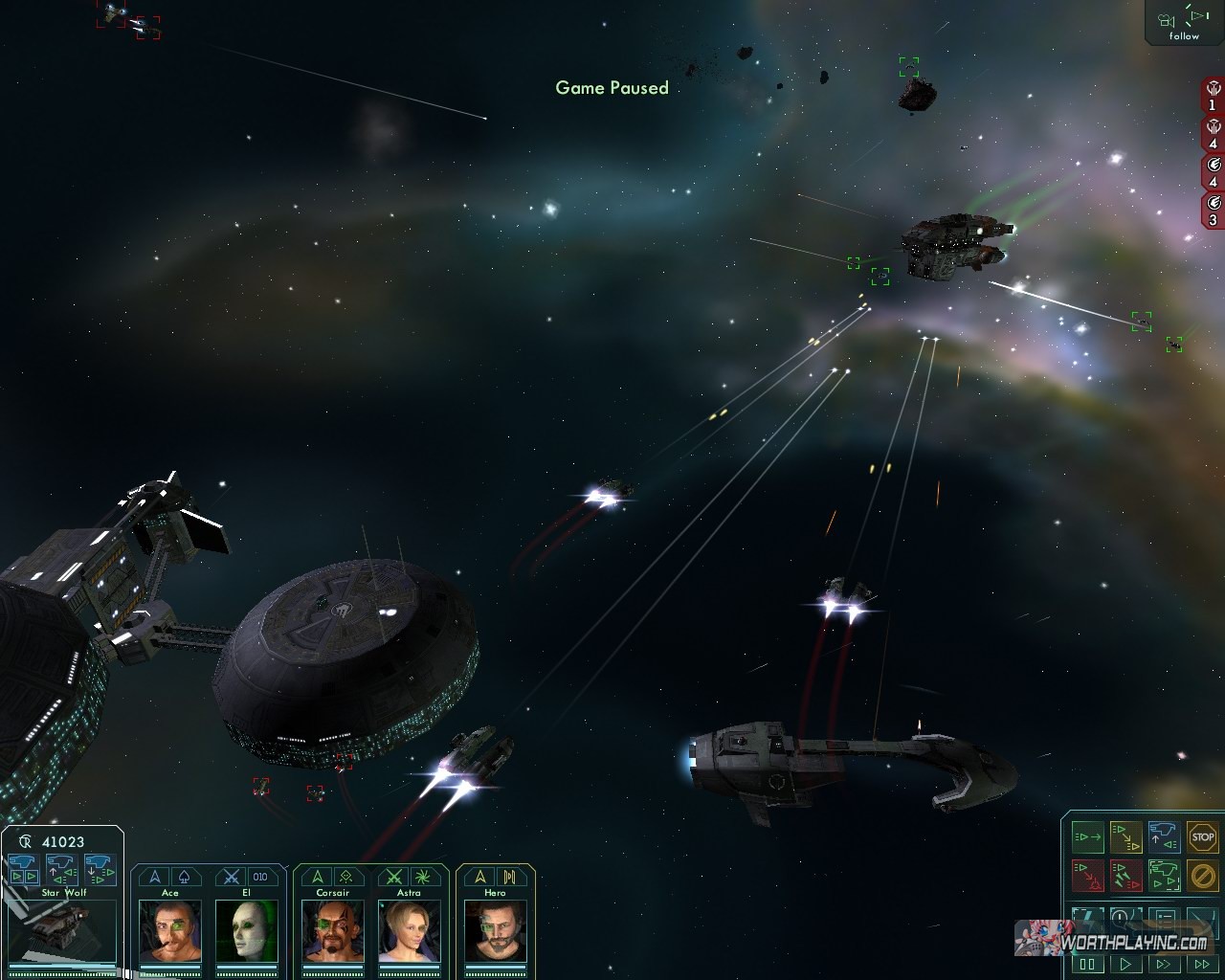
Task: Click the pause speed button
Action: coord(1088,965)
